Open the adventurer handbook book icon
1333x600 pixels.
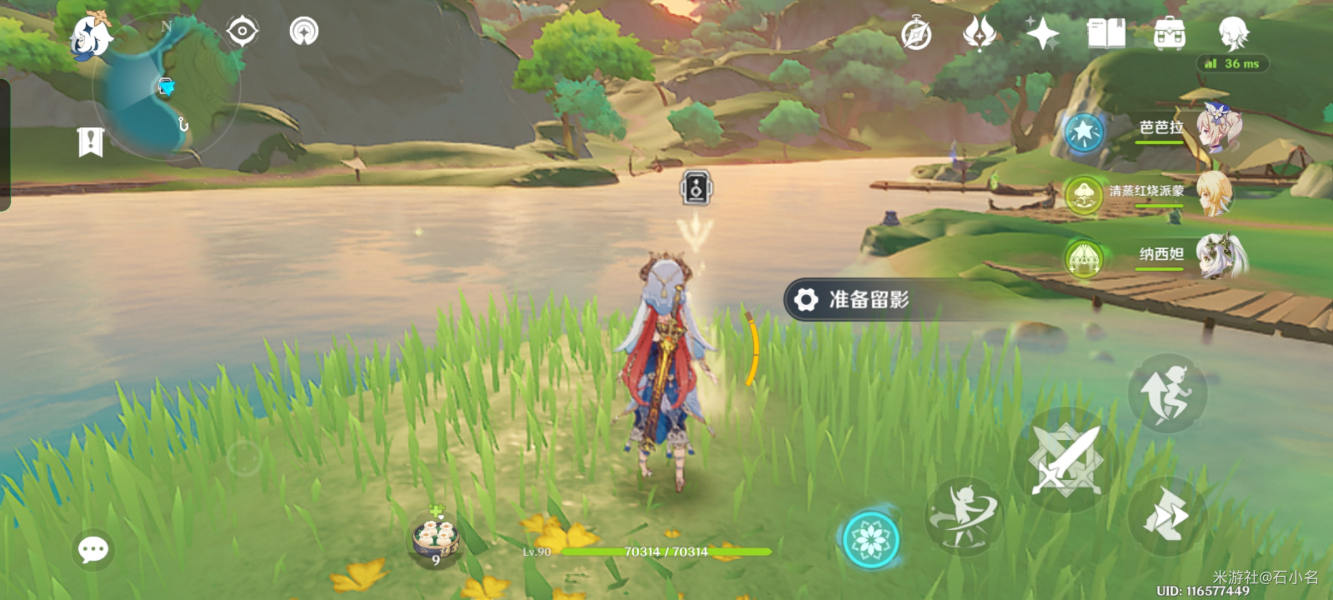point(1106,34)
